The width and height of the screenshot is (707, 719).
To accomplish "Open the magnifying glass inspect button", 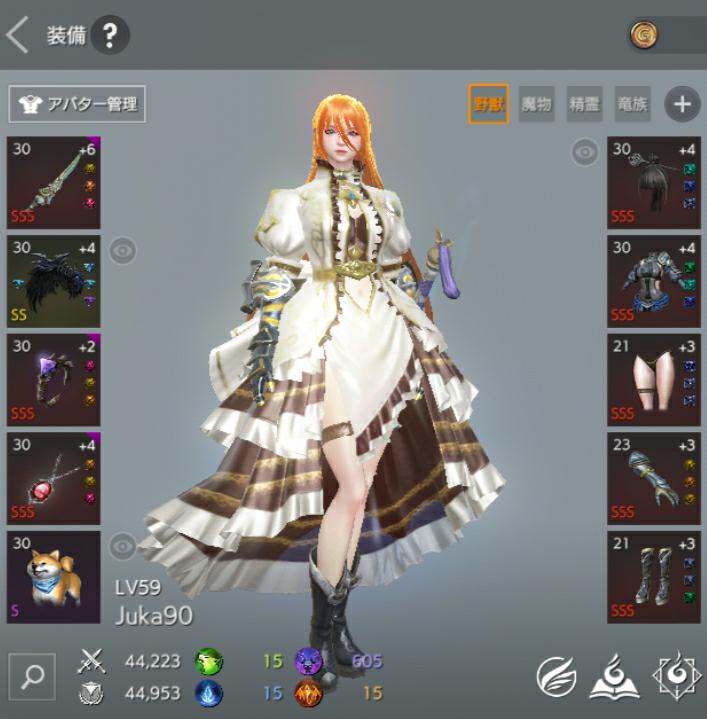I will click(x=33, y=676).
